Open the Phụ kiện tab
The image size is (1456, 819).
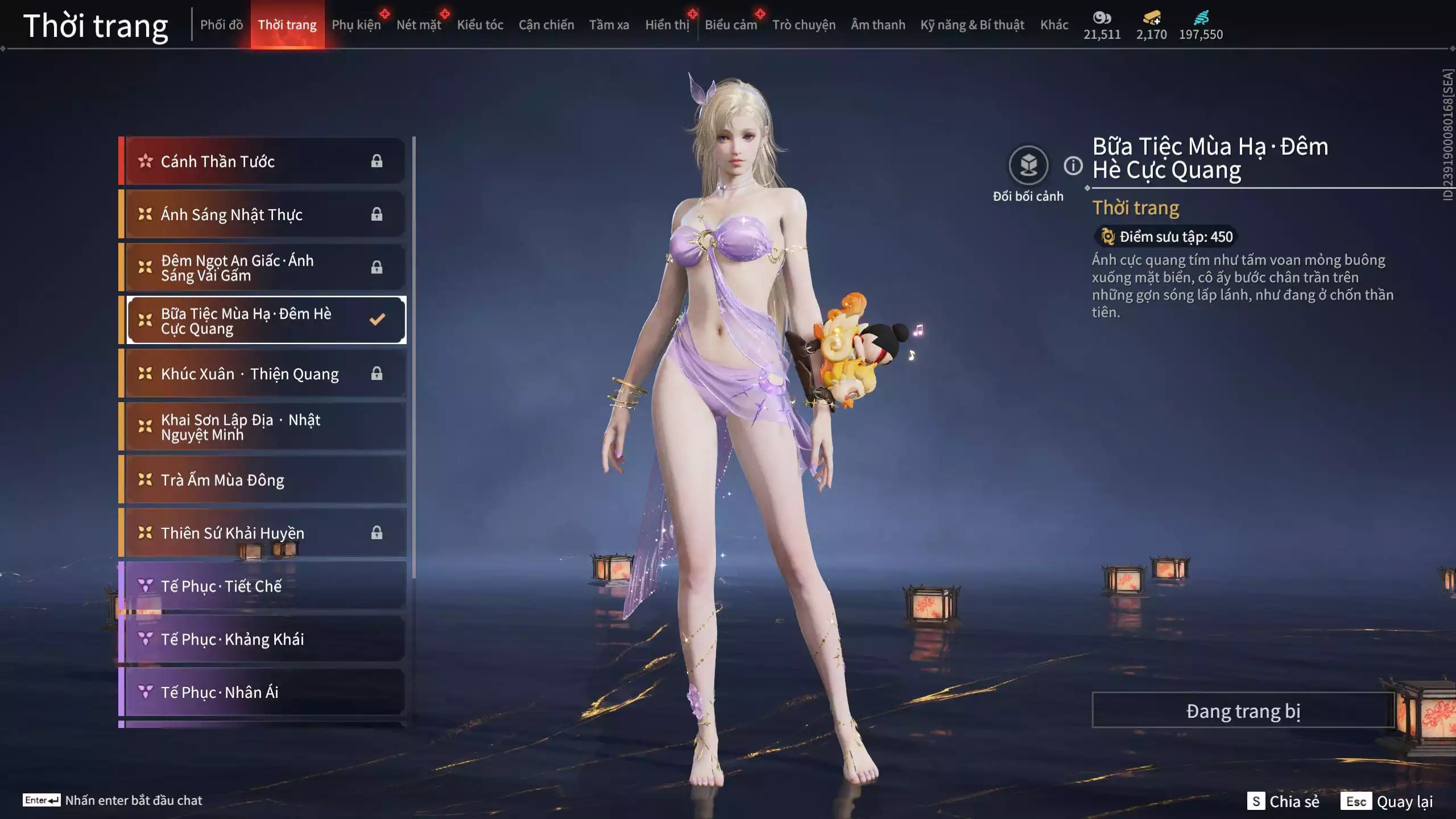click(x=356, y=25)
